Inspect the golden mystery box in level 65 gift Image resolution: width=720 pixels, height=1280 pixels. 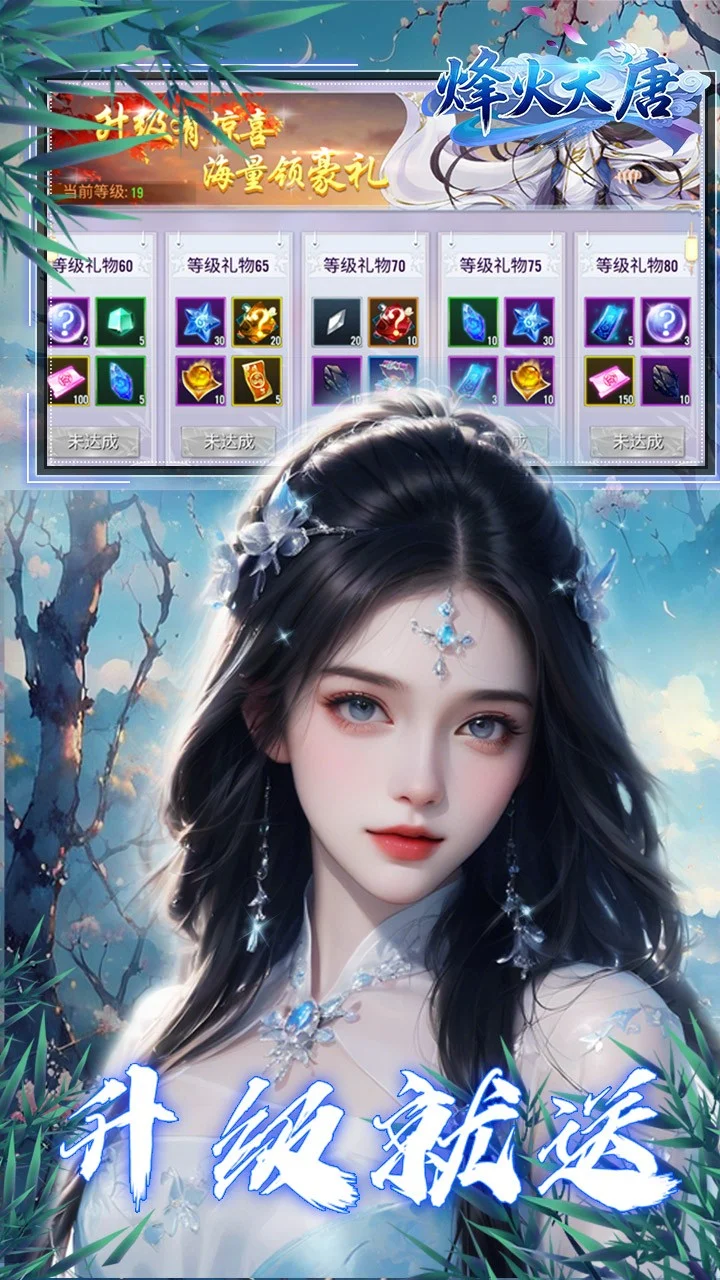click(x=256, y=322)
